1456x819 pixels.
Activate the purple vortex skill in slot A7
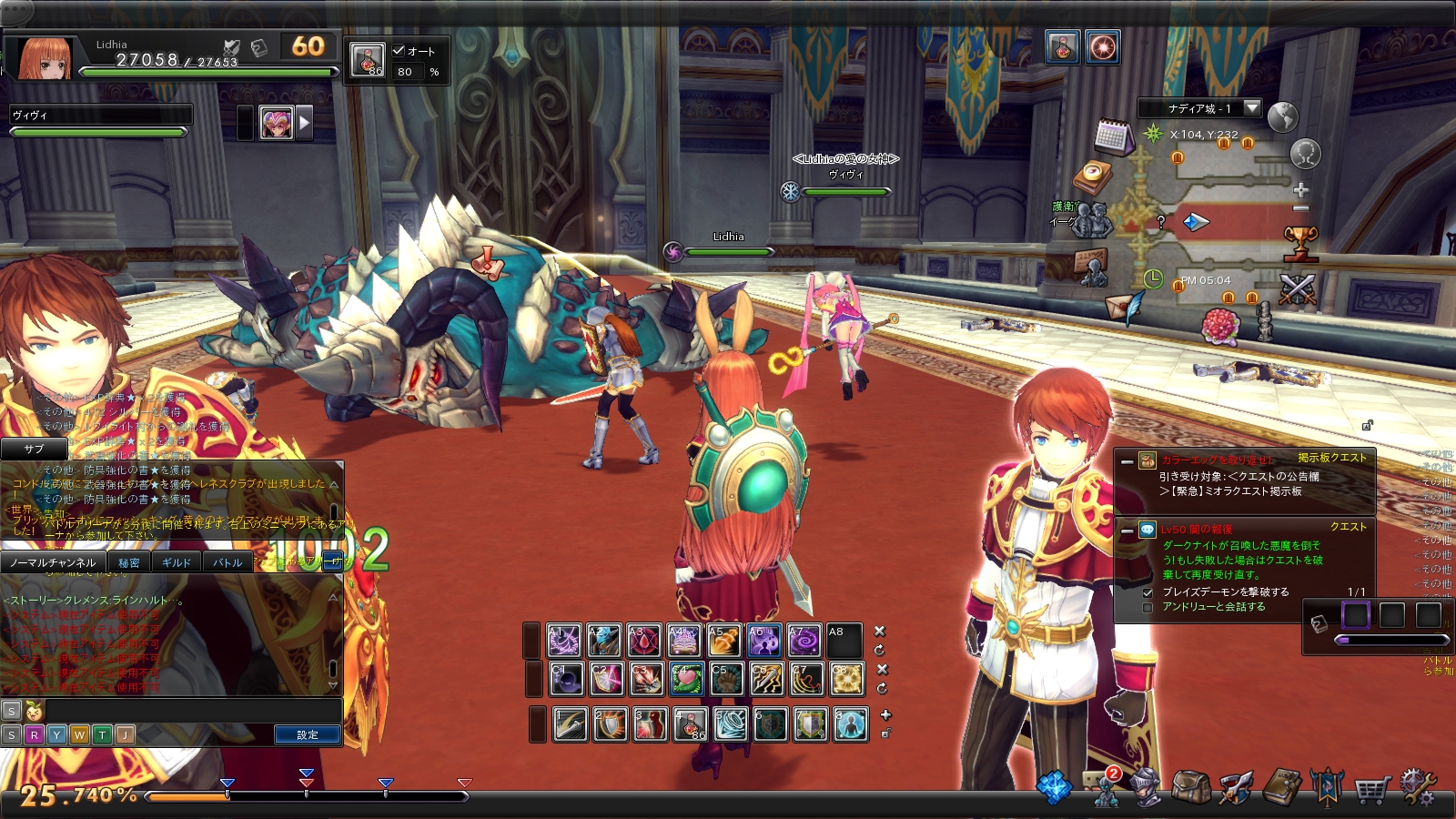coord(804,641)
